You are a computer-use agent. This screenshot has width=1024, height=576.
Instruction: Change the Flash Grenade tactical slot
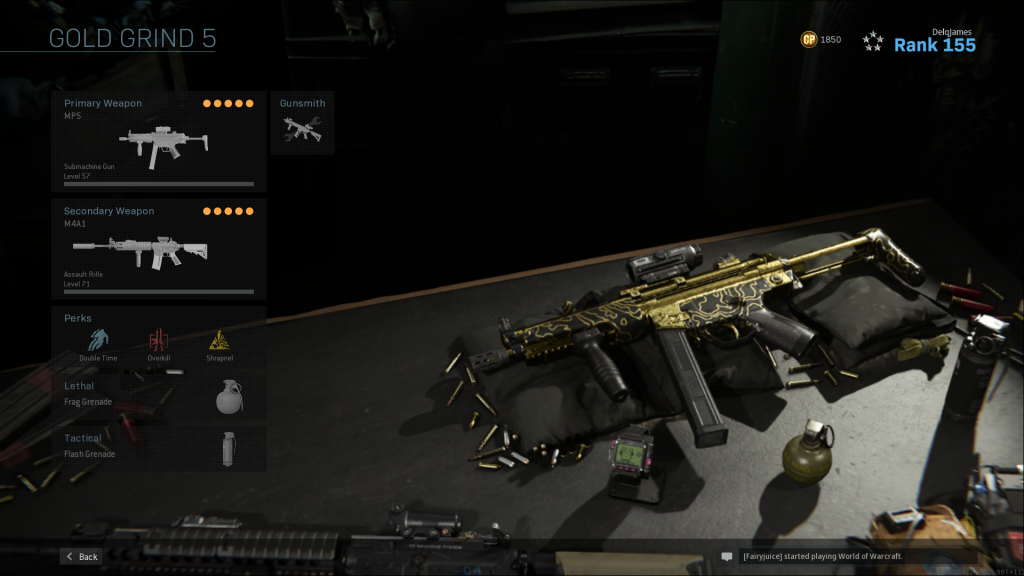point(159,448)
